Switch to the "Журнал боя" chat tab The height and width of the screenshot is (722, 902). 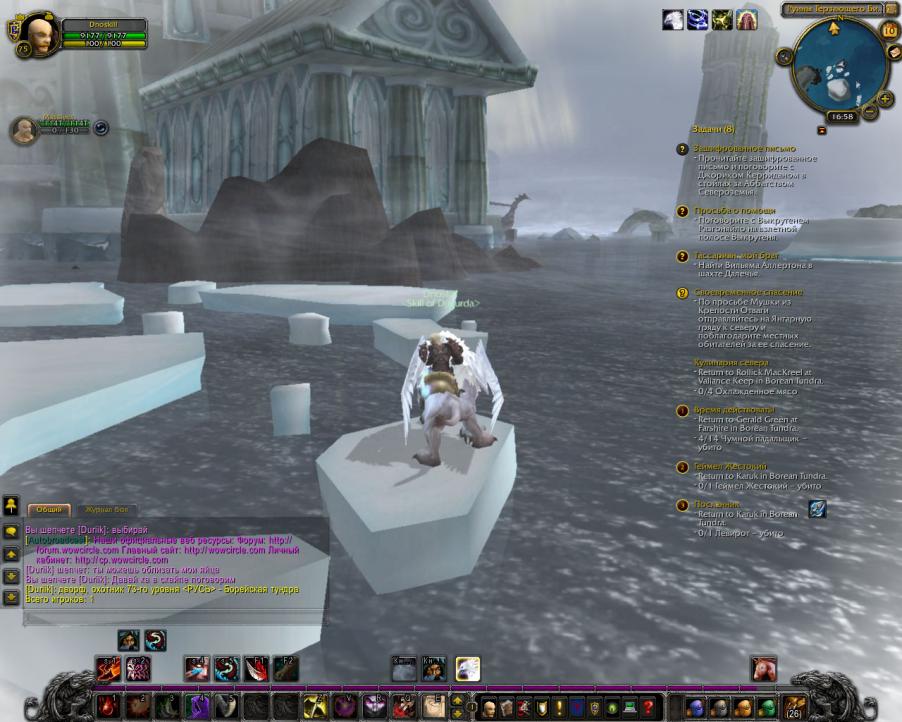tap(106, 509)
